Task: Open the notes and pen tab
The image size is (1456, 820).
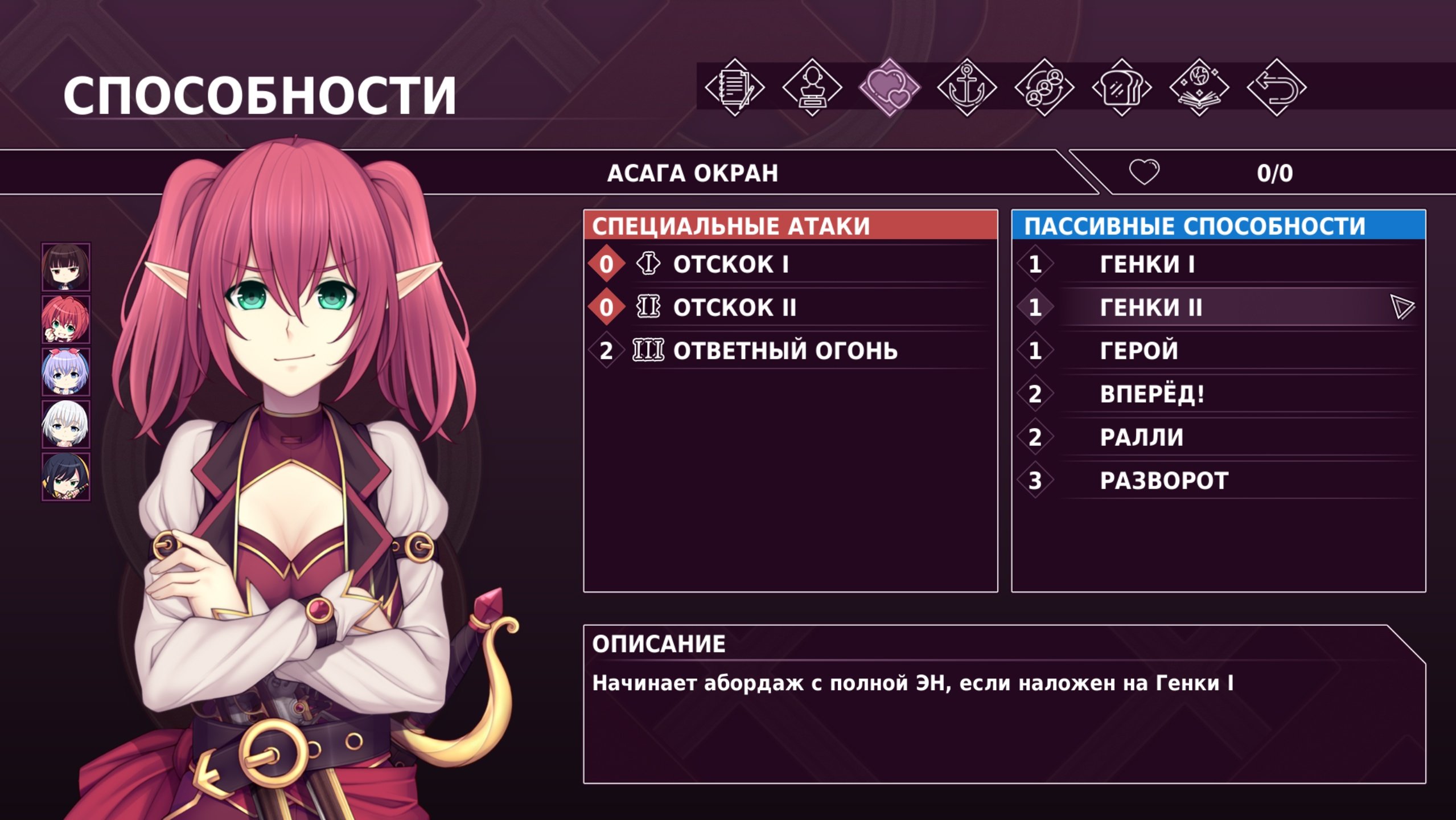Action: [x=734, y=88]
